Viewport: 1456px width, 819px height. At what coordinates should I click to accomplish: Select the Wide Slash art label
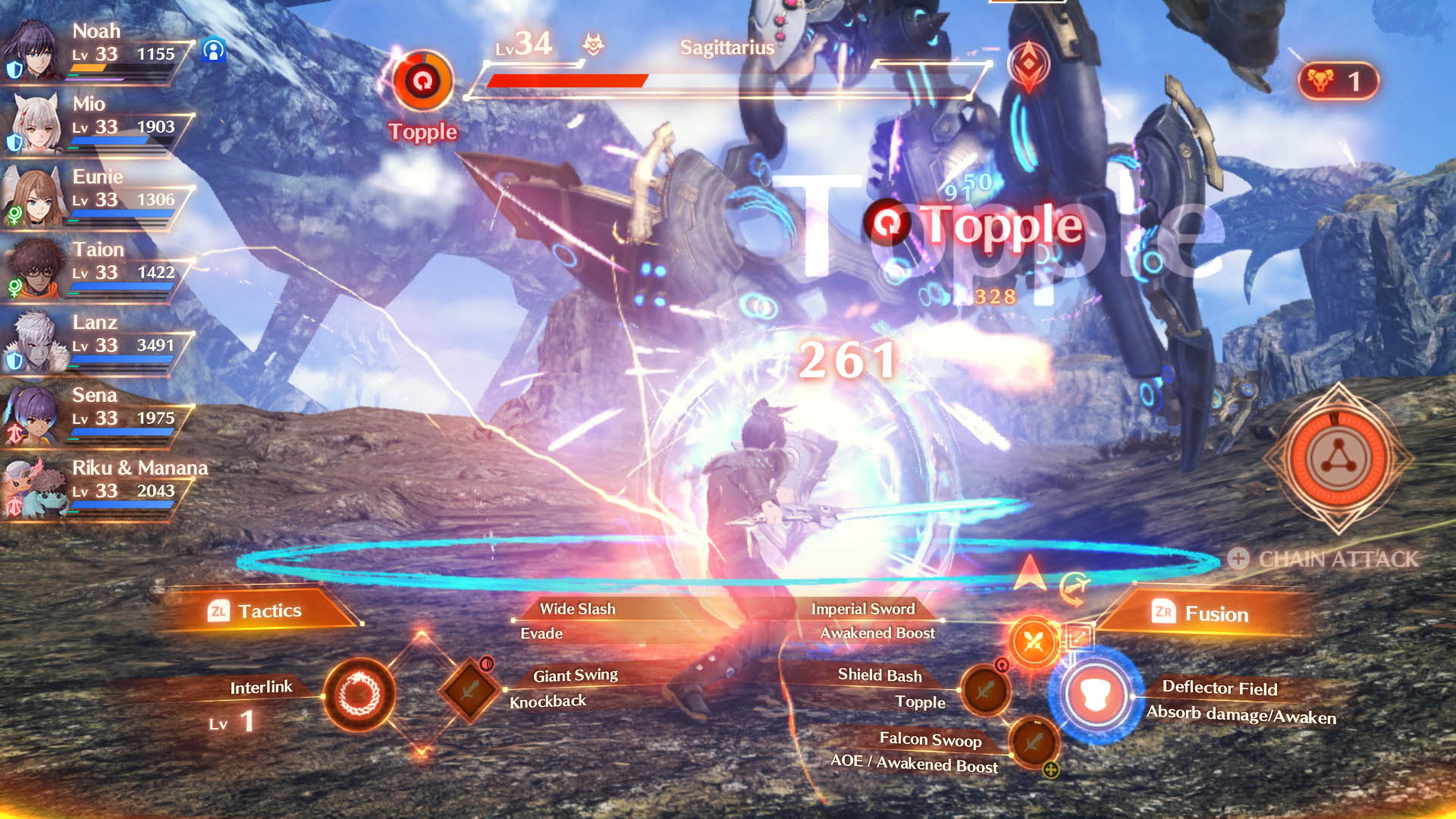click(577, 609)
